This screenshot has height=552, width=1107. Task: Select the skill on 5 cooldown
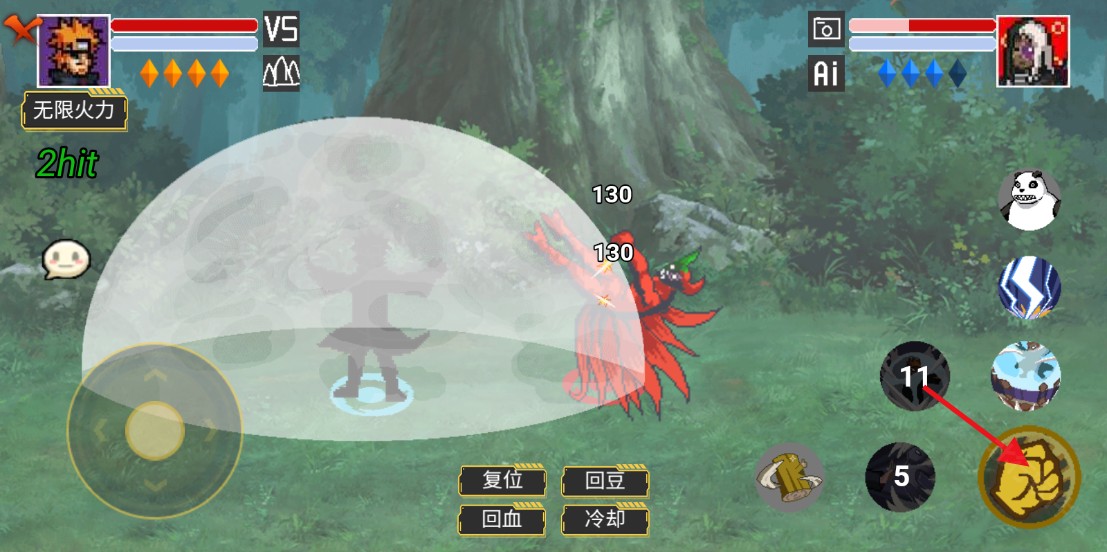tap(900, 476)
